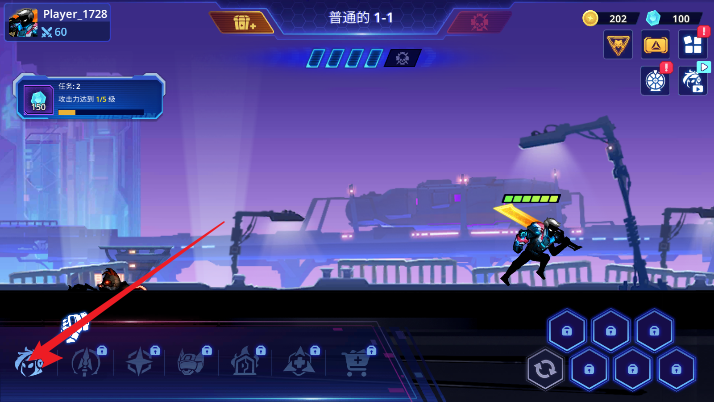Select the locked sword upgrade tab
Viewport: 714px width, 402px height.
click(x=88, y=361)
